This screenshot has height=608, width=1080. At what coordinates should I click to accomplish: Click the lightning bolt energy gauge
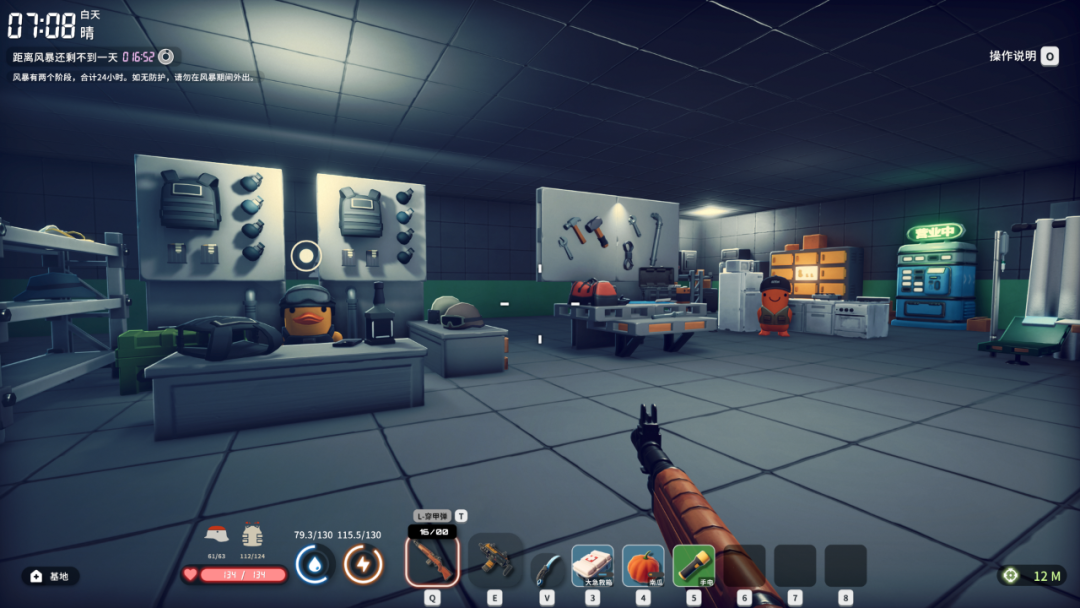click(x=363, y=565)
